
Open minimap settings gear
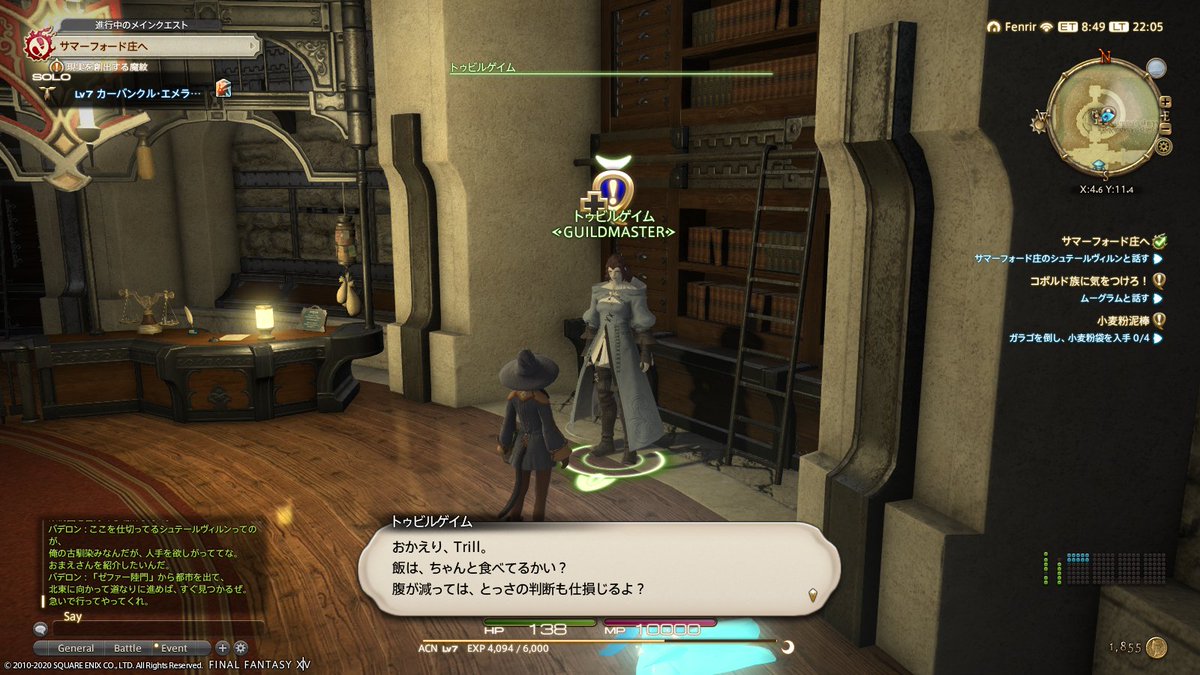click(x=1164, y=146)
